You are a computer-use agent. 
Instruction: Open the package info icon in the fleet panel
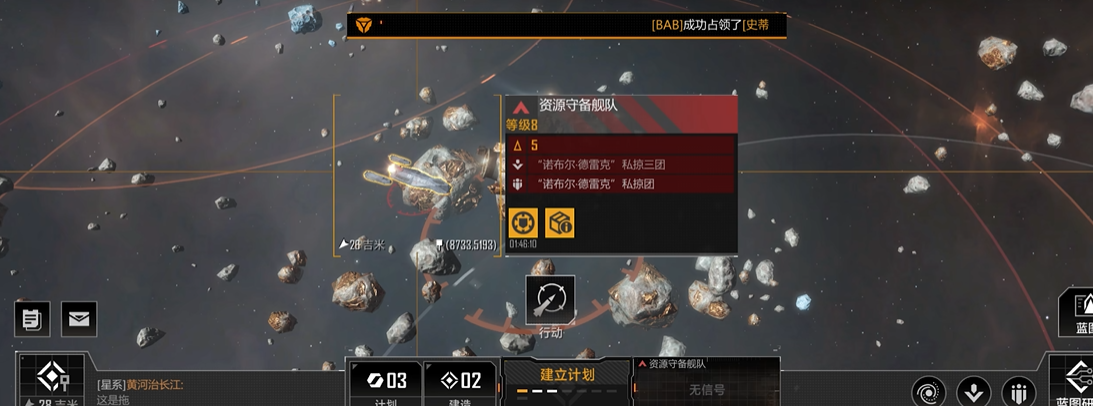[559, 223]
